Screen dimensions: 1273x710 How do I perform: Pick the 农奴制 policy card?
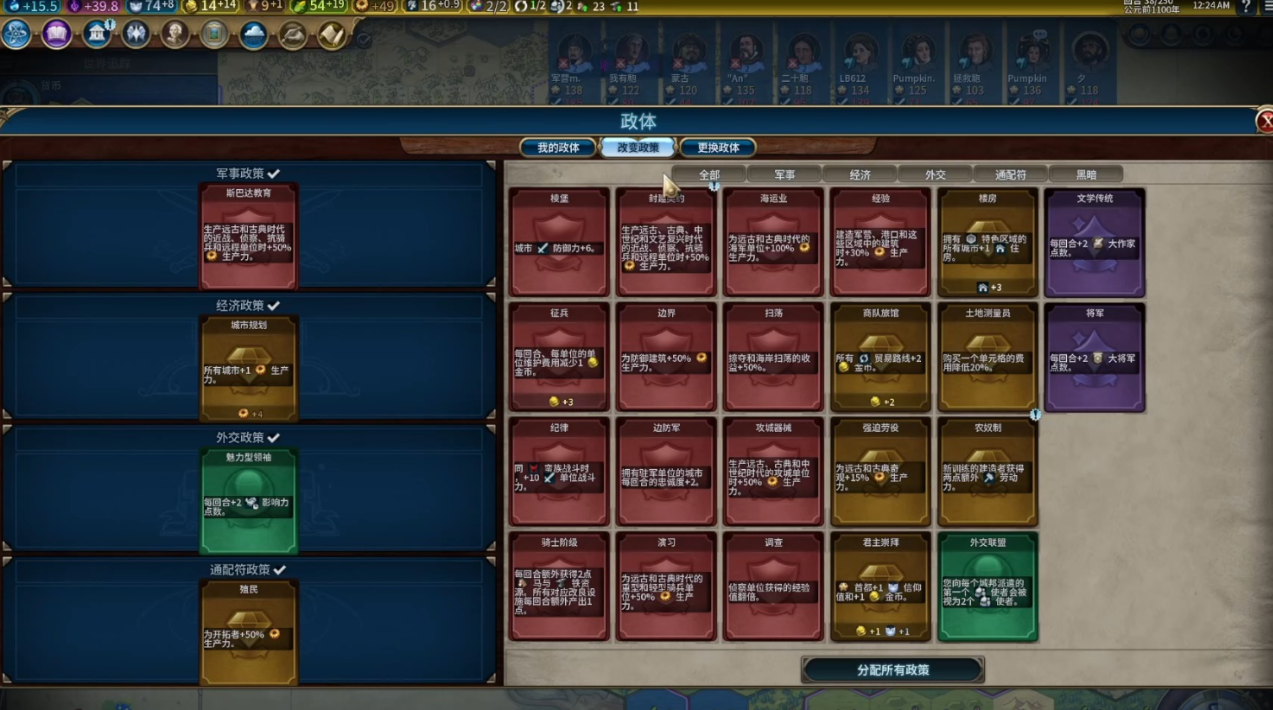(x=987, y=471)
